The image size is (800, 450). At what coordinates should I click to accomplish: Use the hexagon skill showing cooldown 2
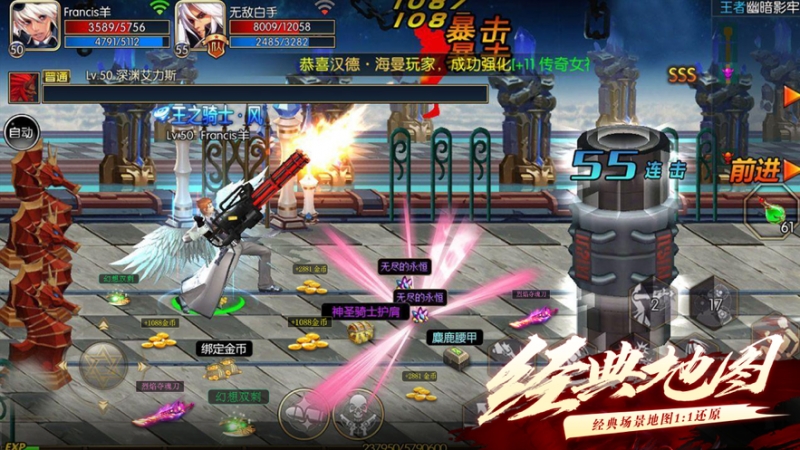(657, 300)
